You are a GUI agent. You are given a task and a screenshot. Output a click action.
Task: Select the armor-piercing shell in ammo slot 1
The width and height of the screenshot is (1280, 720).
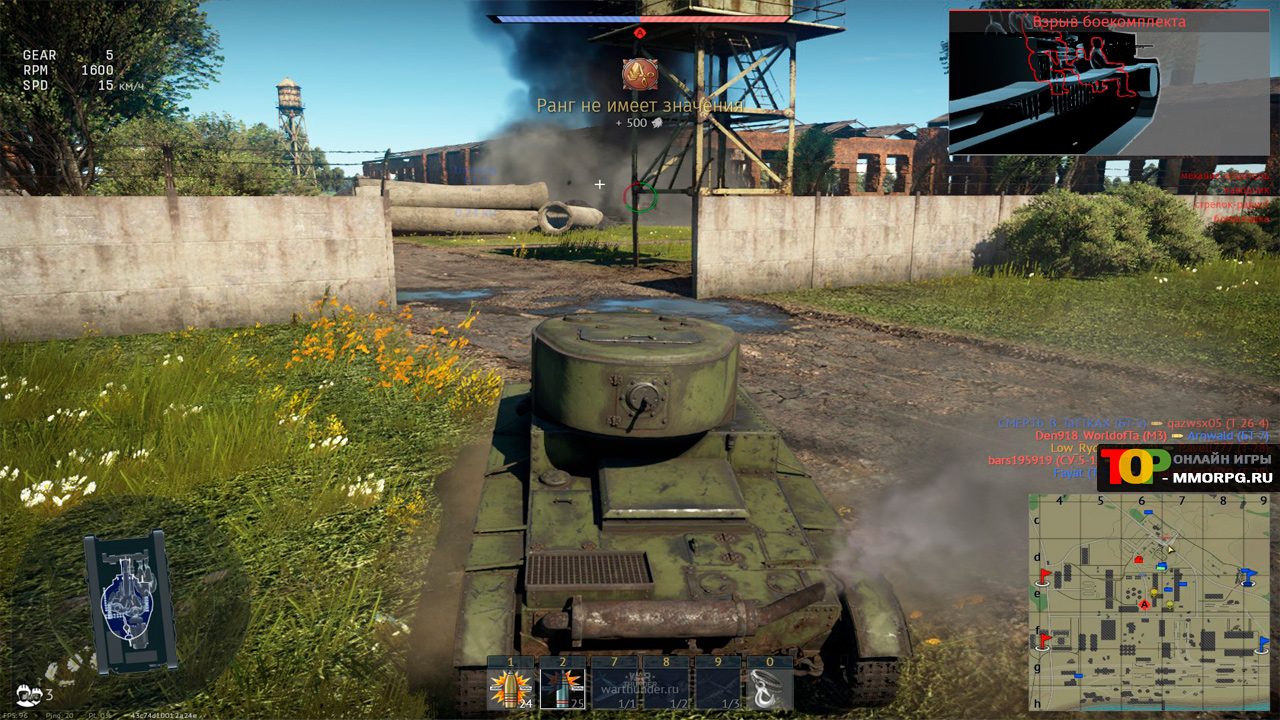[508, 690]
